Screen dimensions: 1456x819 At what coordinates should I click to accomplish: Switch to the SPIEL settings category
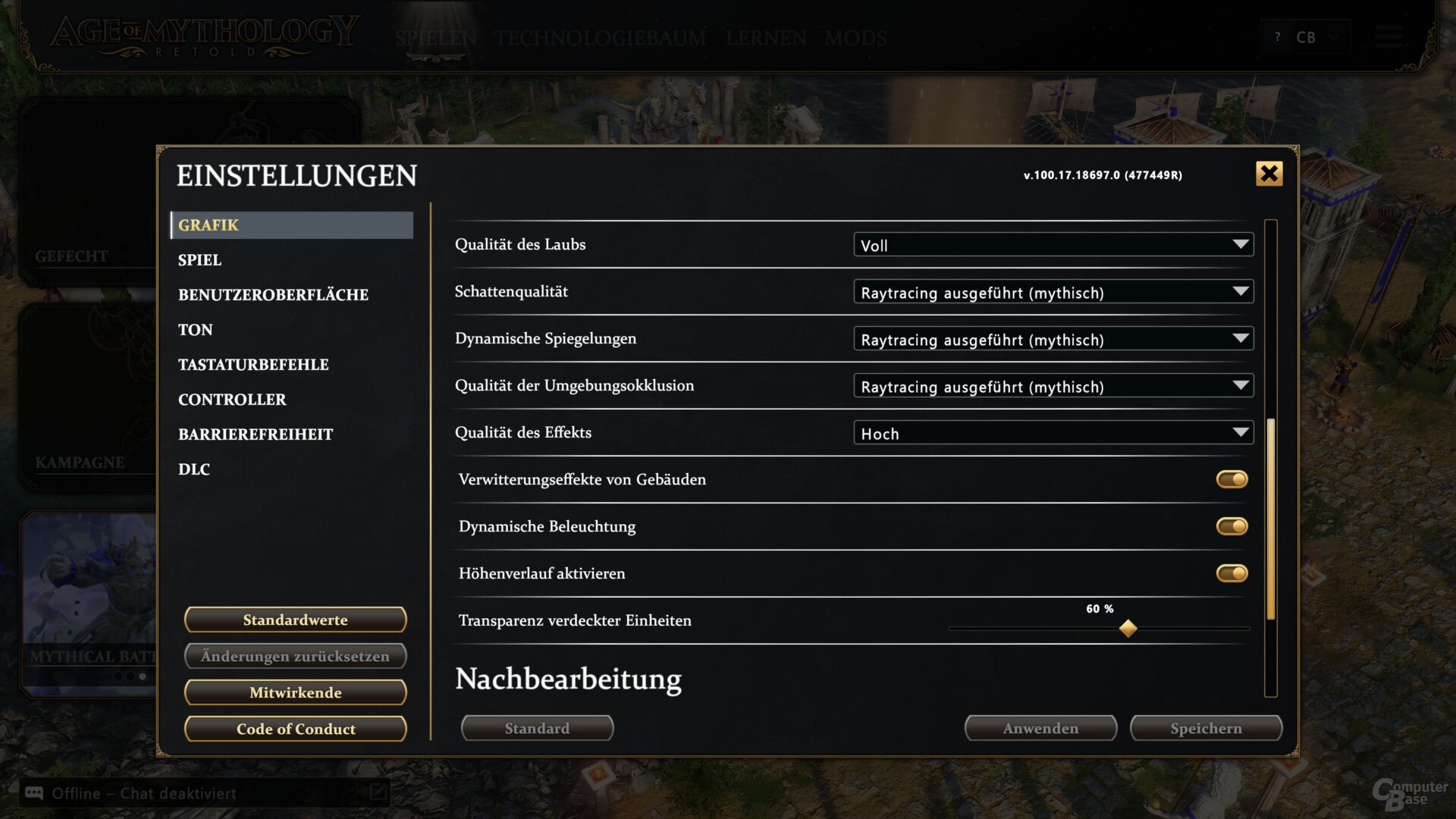(199, 260)
